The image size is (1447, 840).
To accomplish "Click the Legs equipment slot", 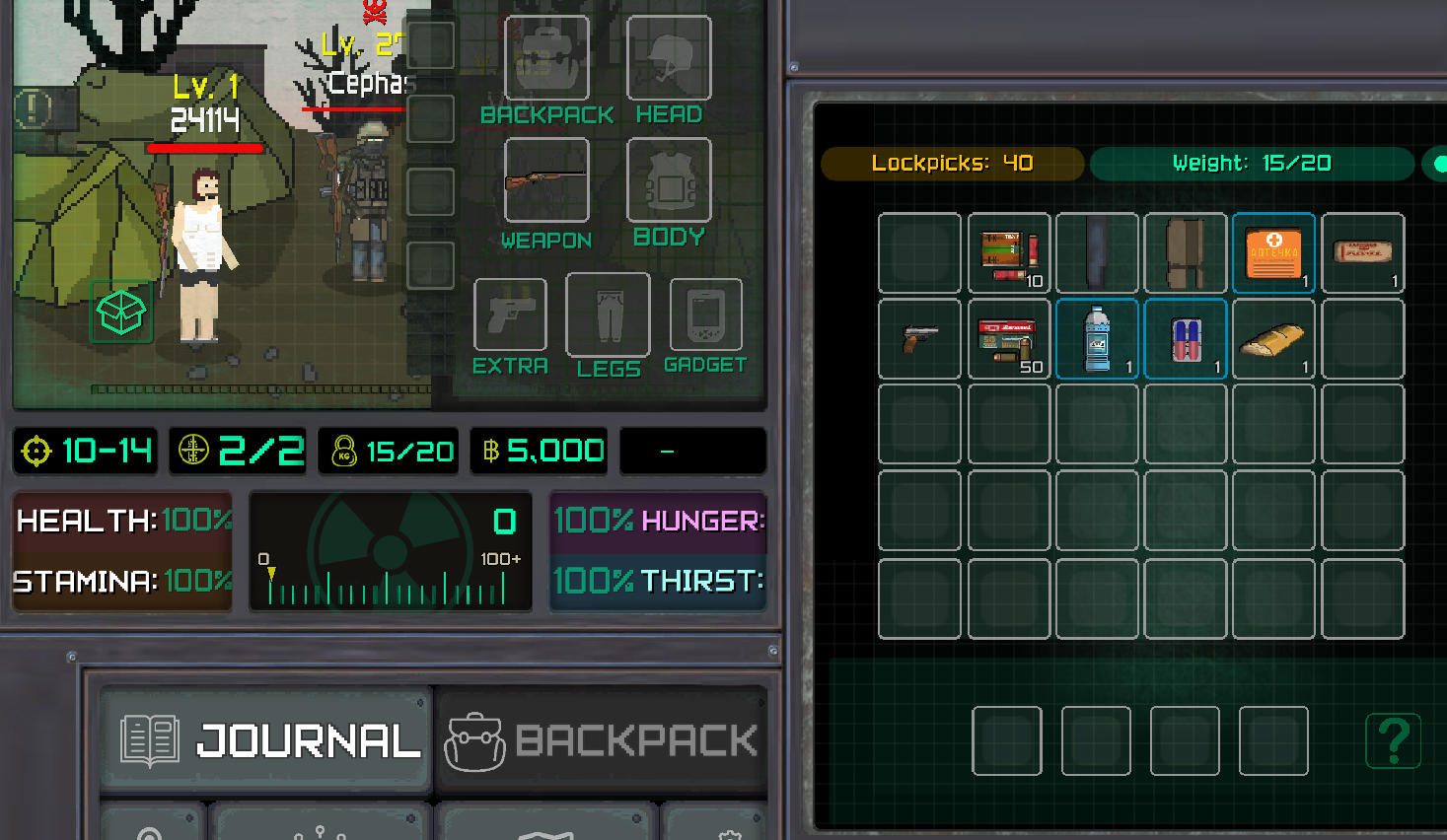I will pos(608,315).
